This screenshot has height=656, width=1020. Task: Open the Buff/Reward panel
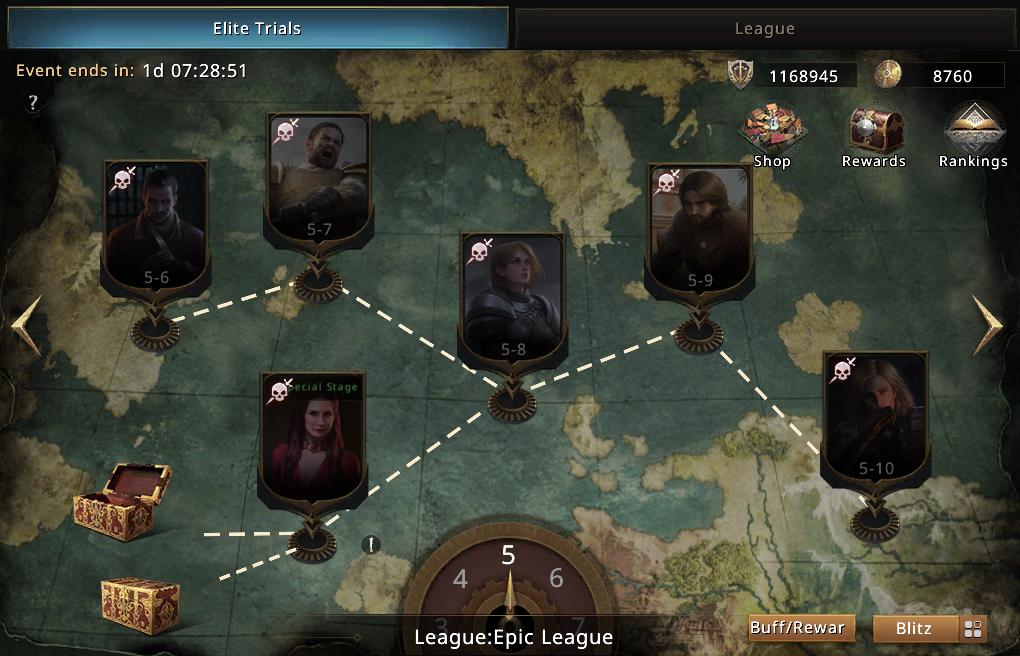[x=802, y=628]
